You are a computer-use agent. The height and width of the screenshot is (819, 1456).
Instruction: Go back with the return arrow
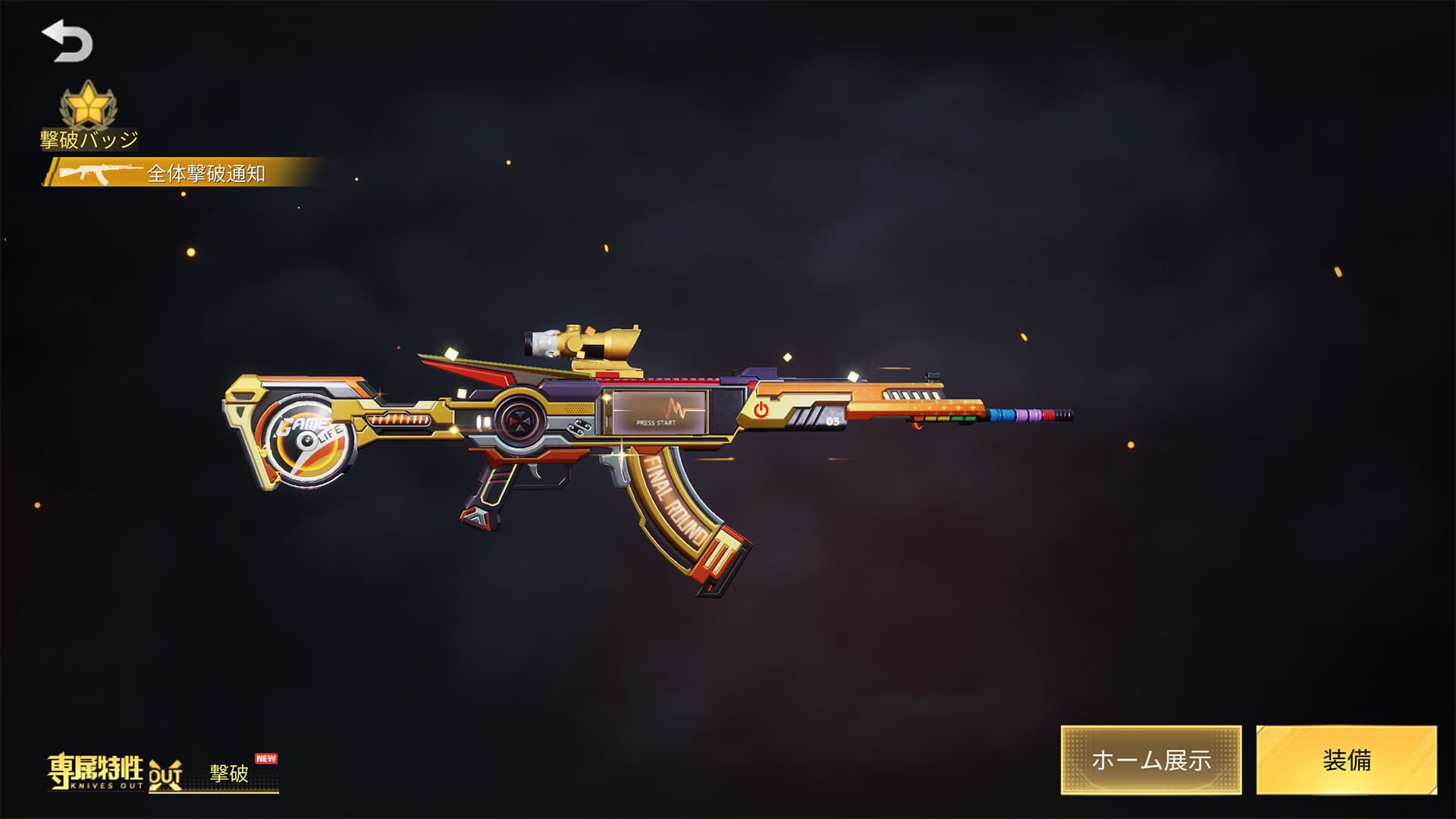click(x=67, y=42)
